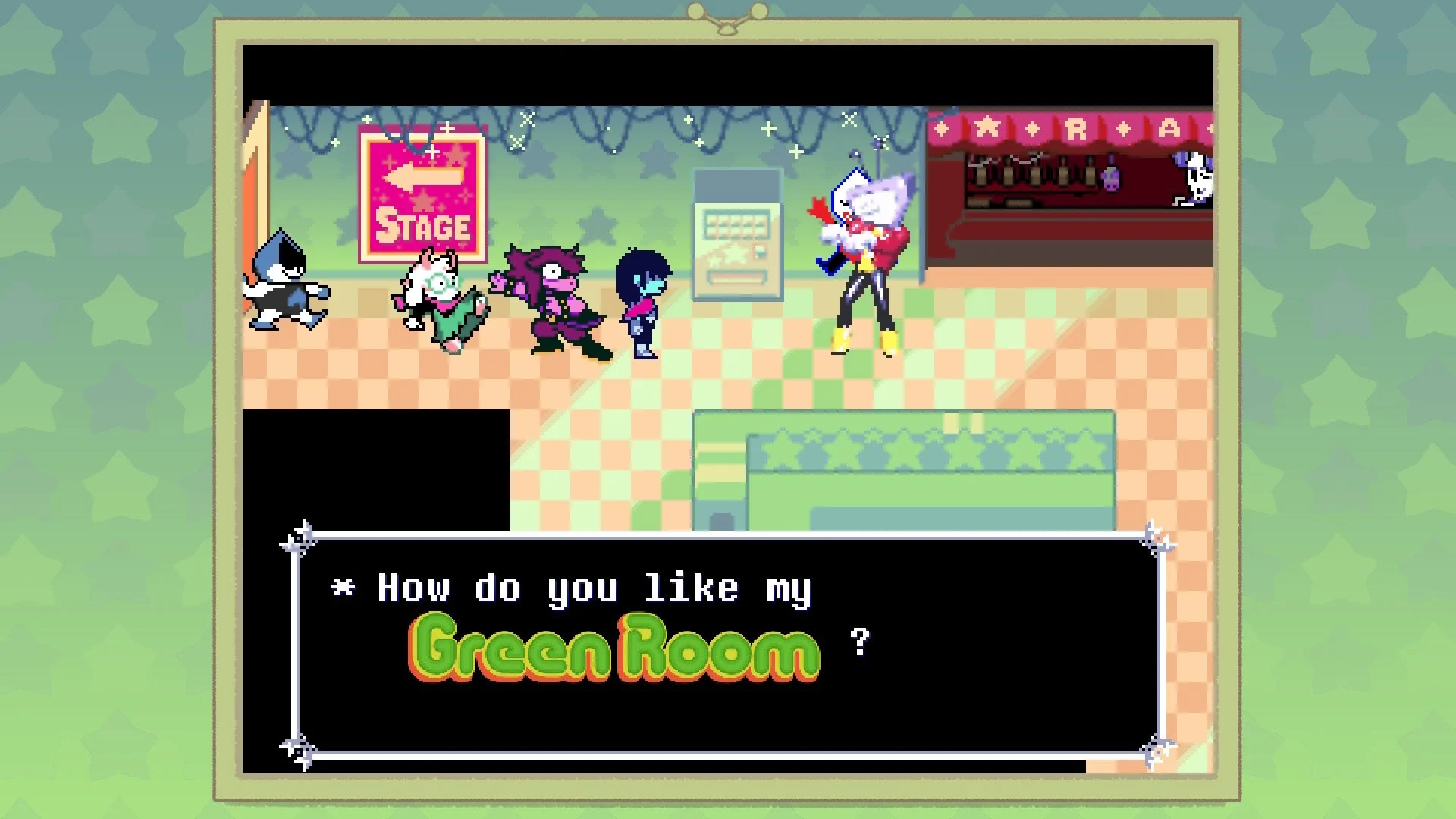
Task: Click the letter R on the bar awning
Action: (1075, 127)
